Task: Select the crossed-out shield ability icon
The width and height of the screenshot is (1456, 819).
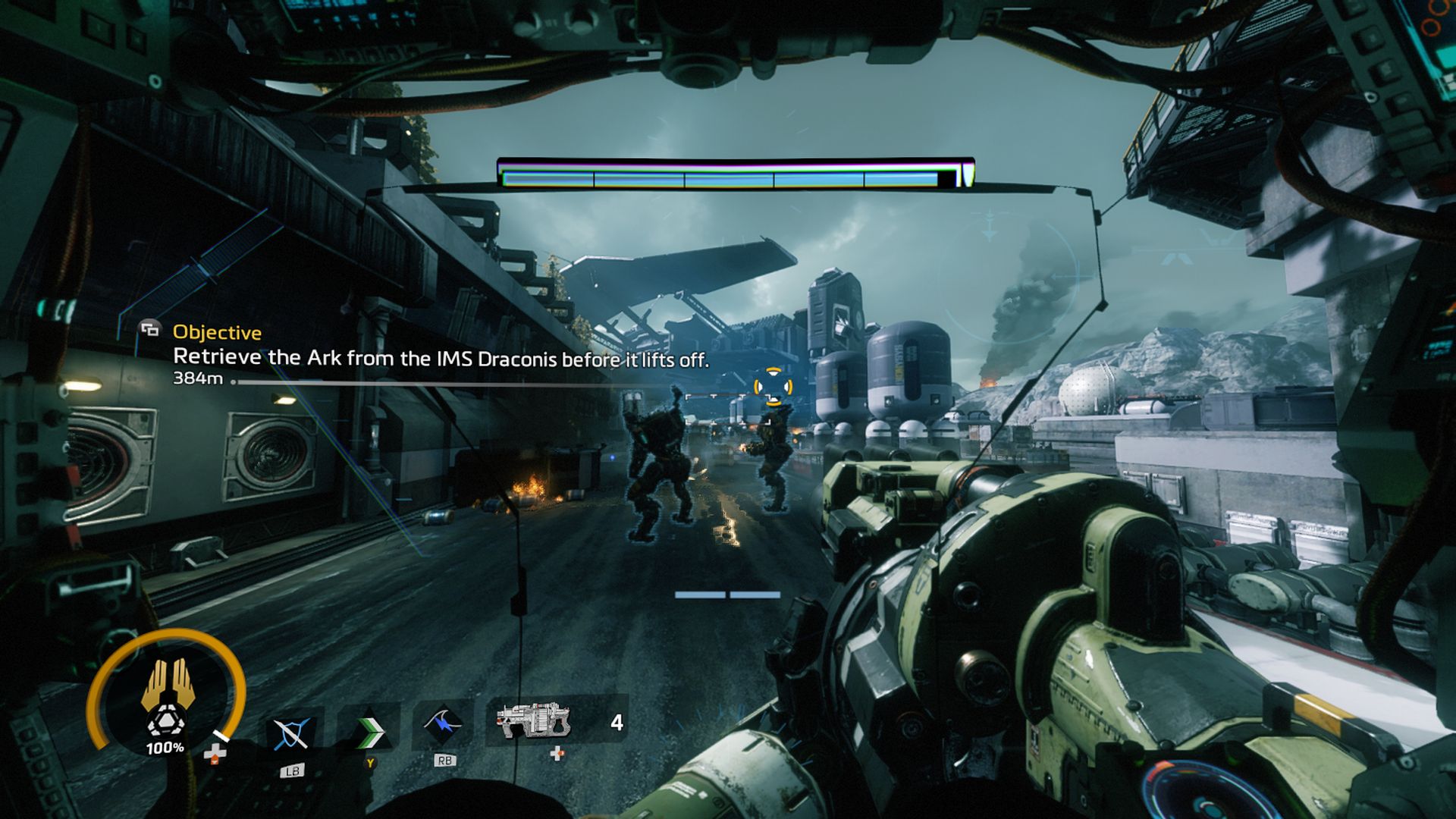Action: click(291, 733)
